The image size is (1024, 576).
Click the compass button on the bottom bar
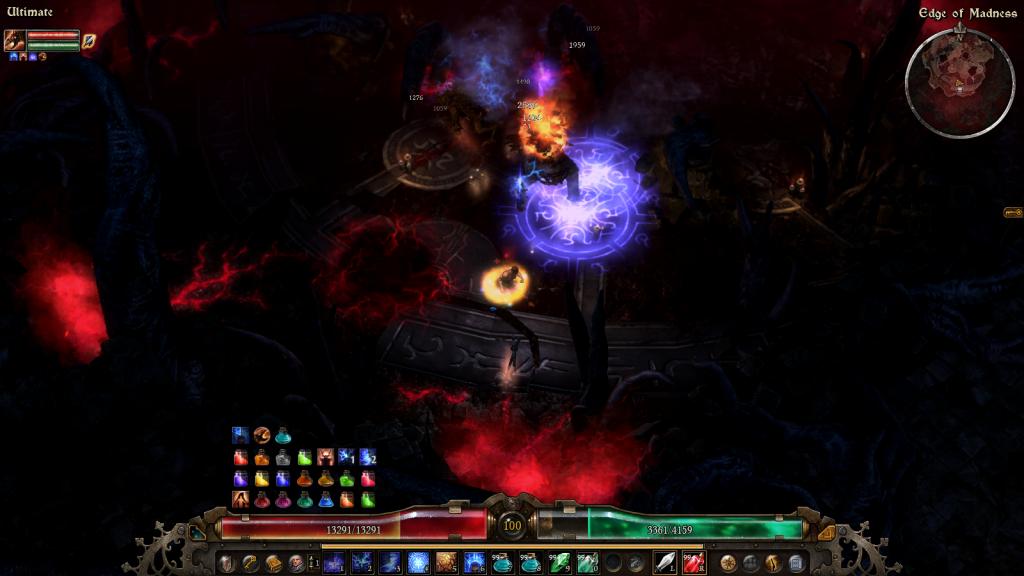click(x=728, y=563)
